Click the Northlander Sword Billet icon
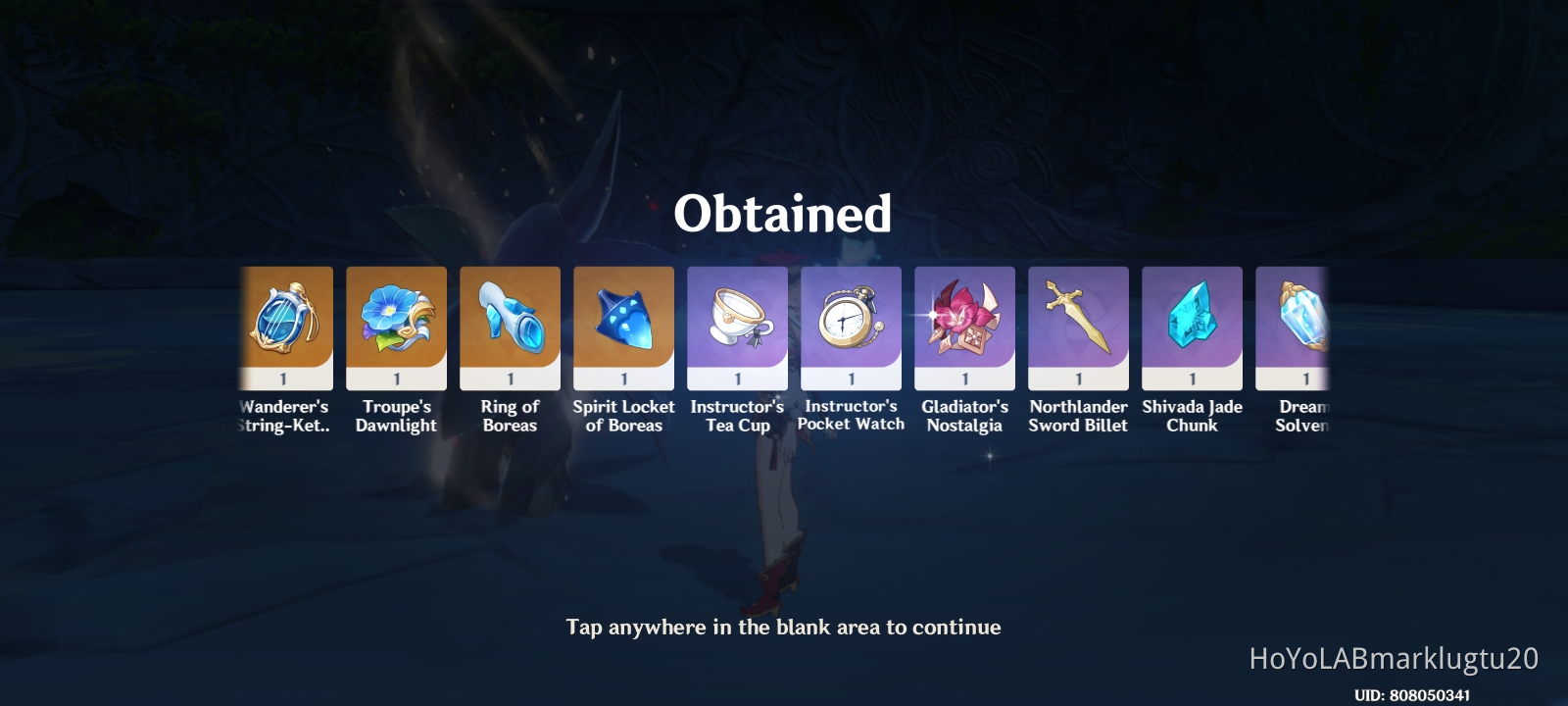 [1078, 324]
